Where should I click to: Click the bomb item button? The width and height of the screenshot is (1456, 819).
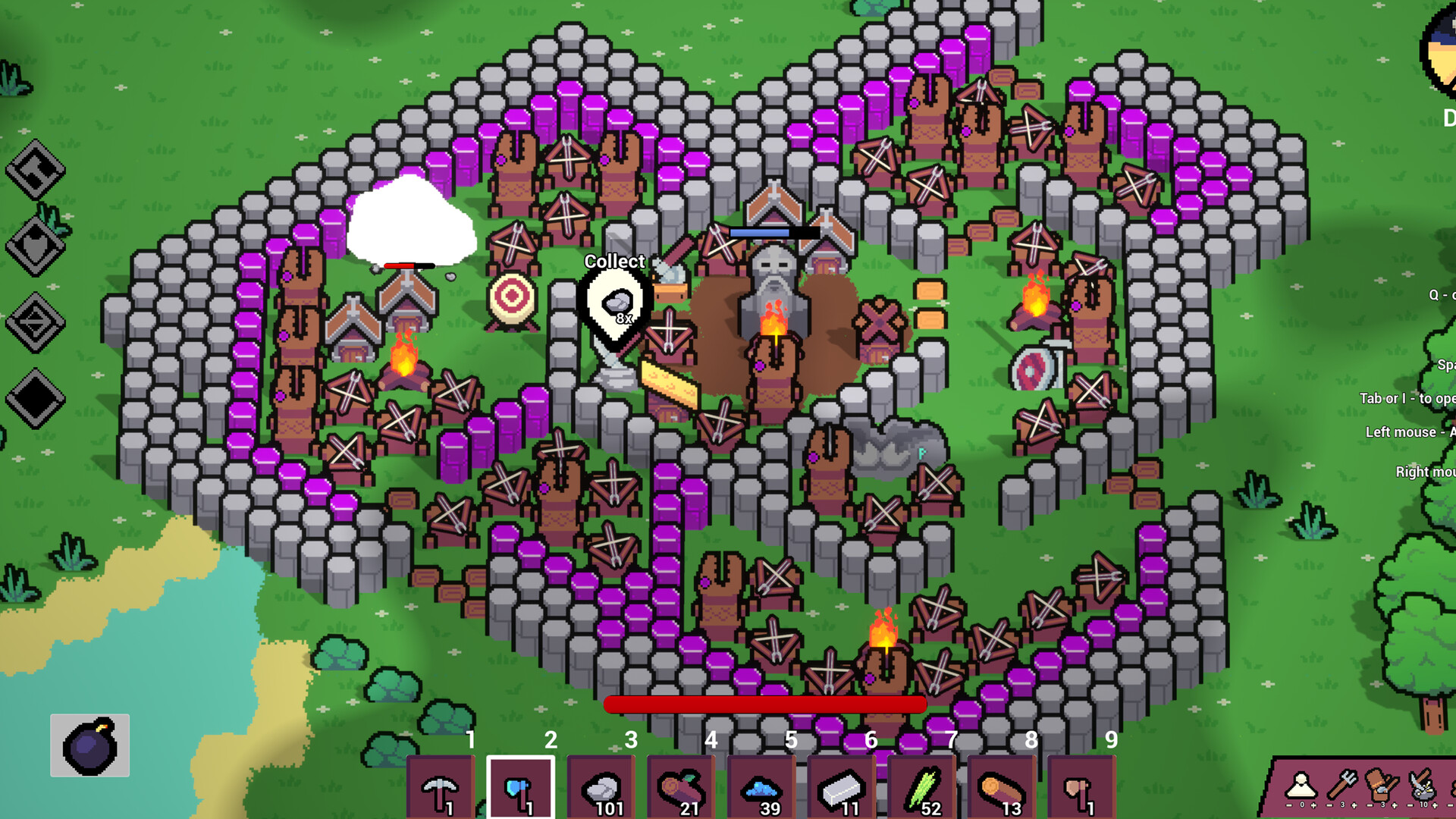[x=90, y=745]
